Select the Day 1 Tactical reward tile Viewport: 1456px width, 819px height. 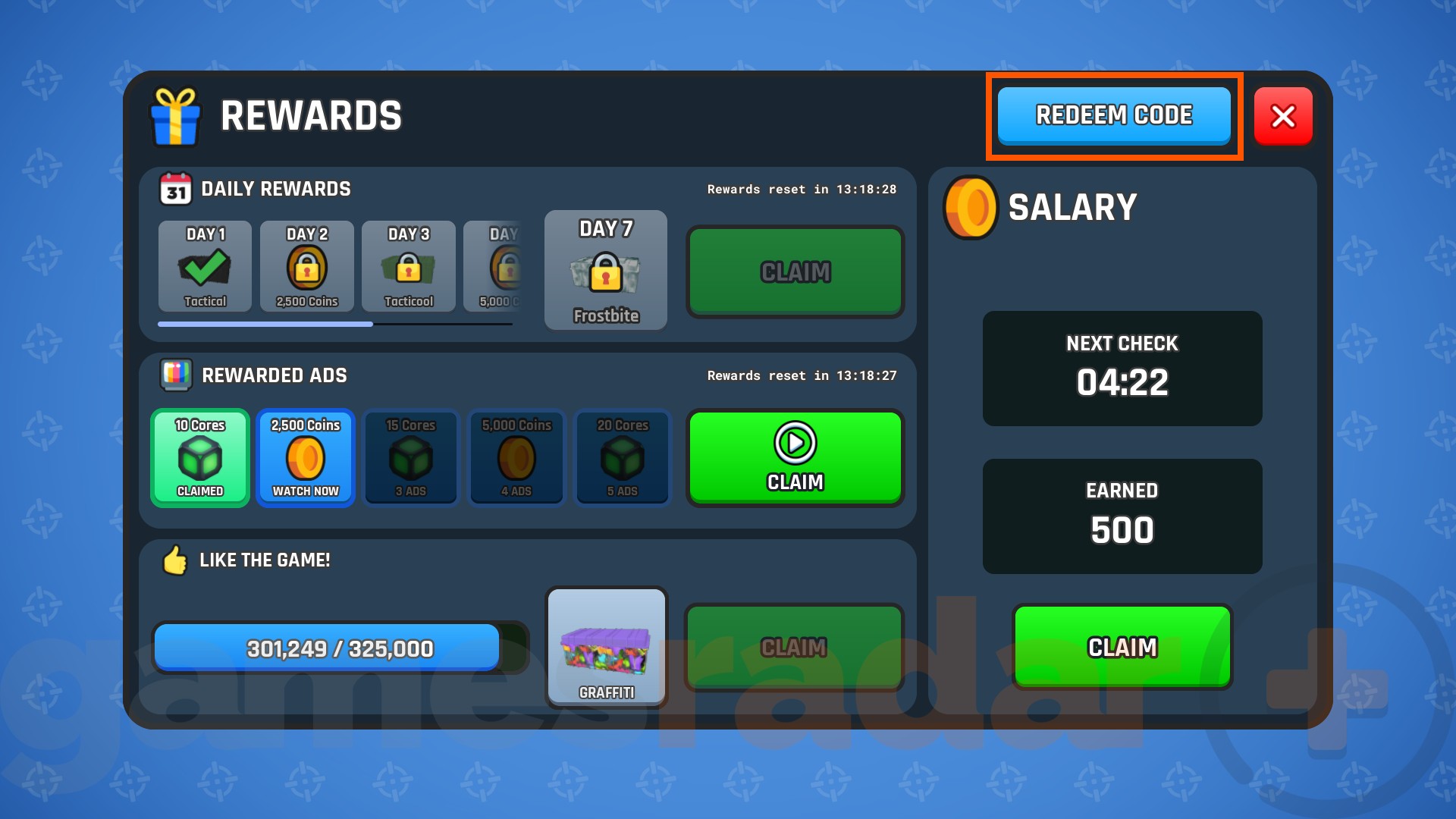203,267
